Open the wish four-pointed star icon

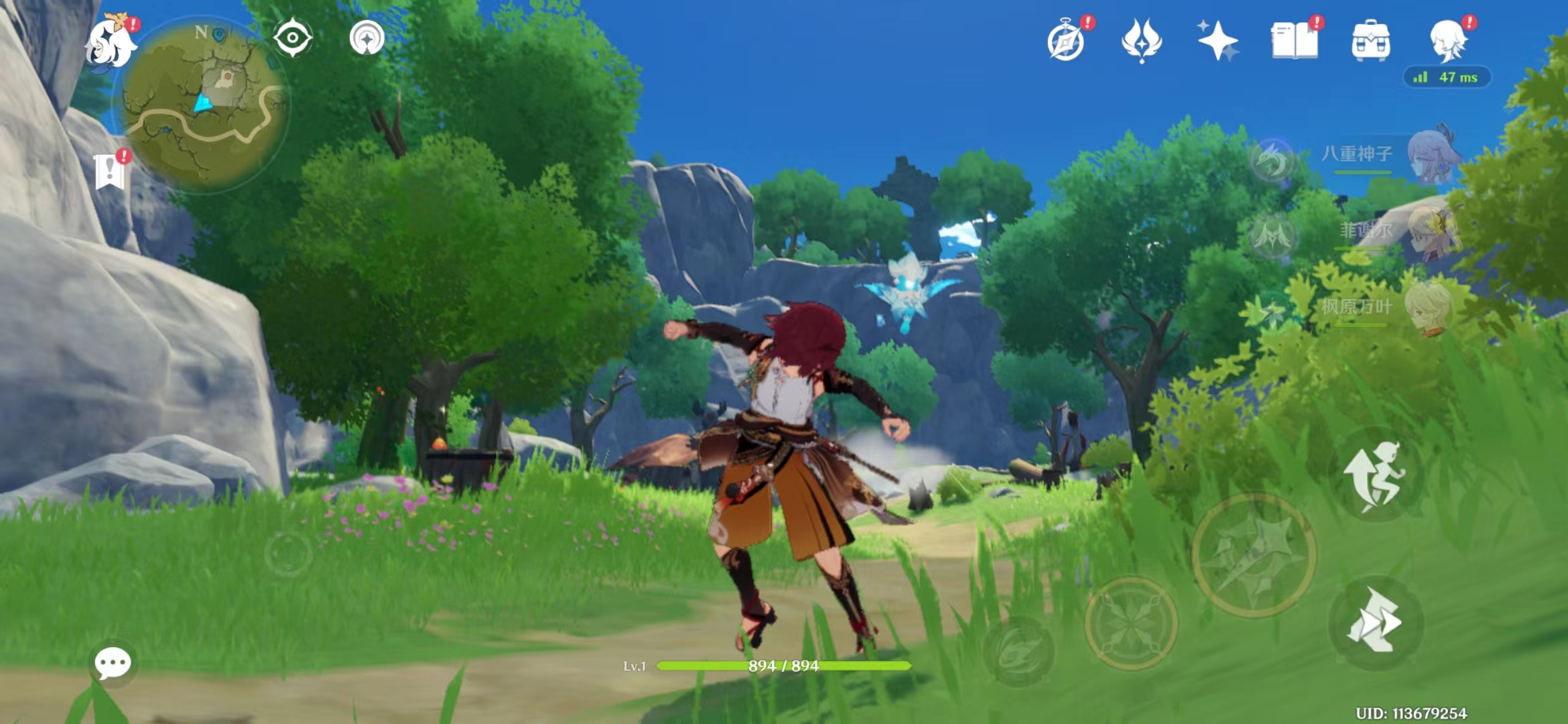click(x=1218, y=40)
